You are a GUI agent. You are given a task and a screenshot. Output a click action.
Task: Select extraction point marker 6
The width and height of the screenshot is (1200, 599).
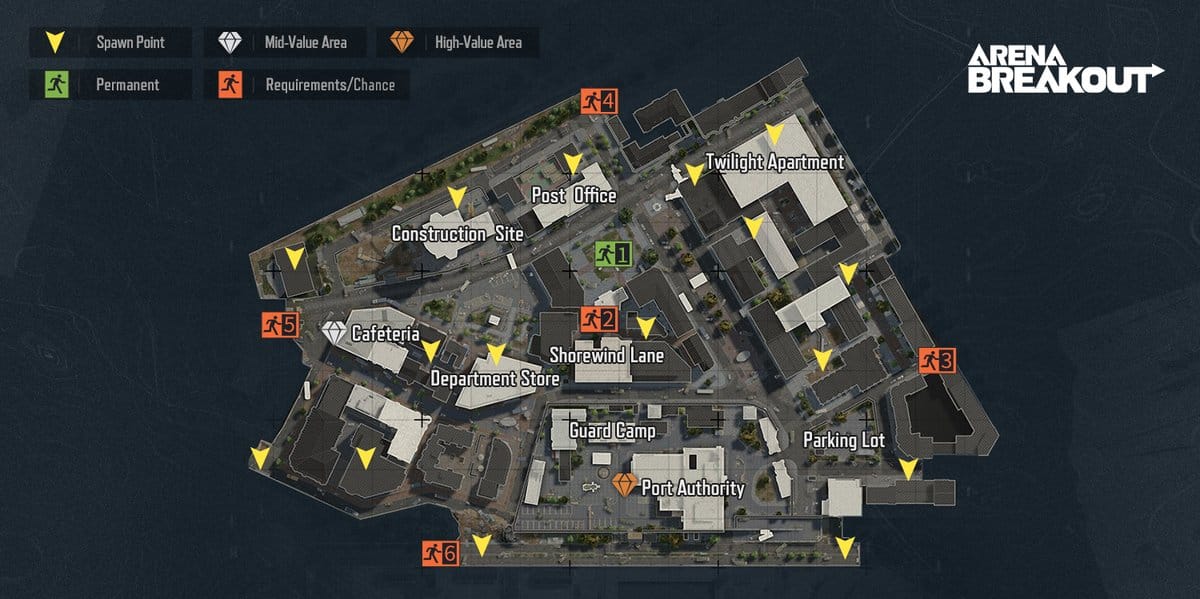(x=440, y=553)
